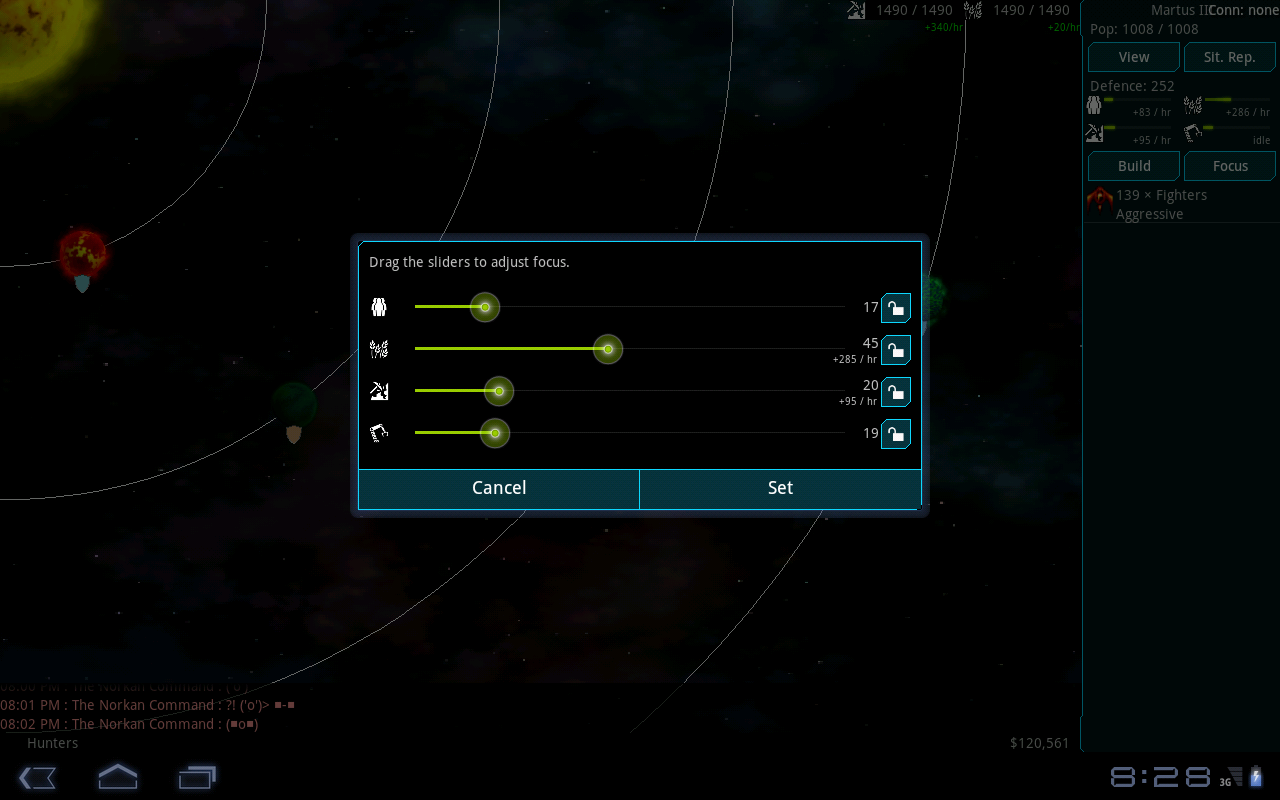Open the Focus settings button
This screenshot has height=800, width=1280.
1229,166
